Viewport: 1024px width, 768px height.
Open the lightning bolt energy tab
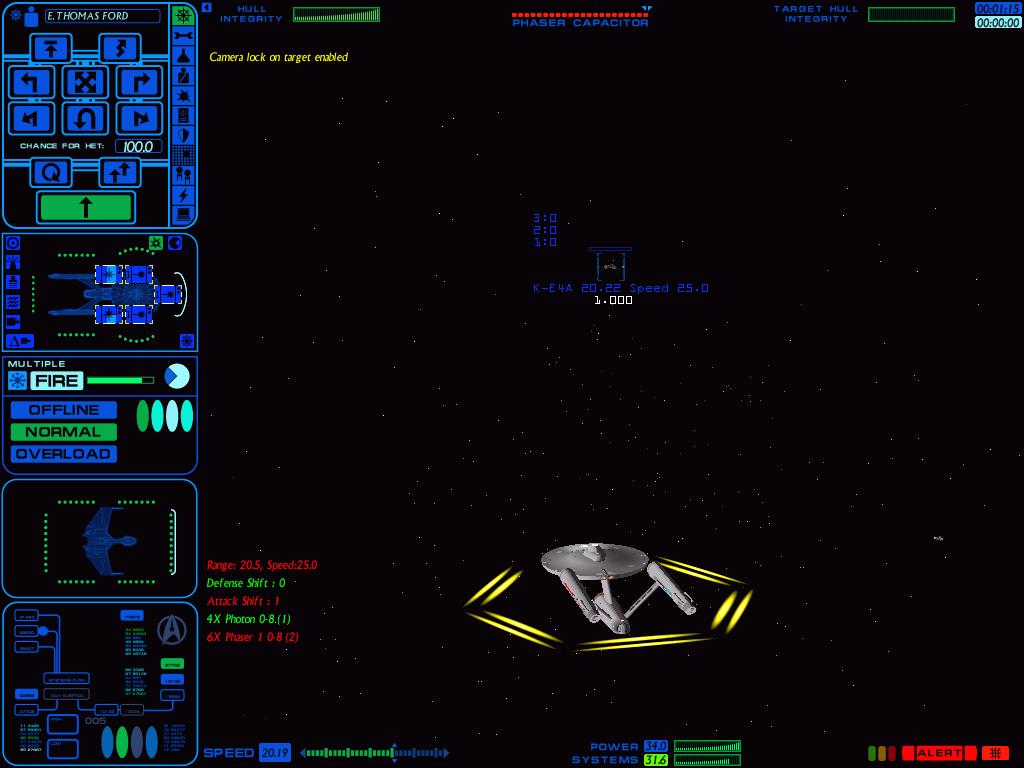click(183, 195)
